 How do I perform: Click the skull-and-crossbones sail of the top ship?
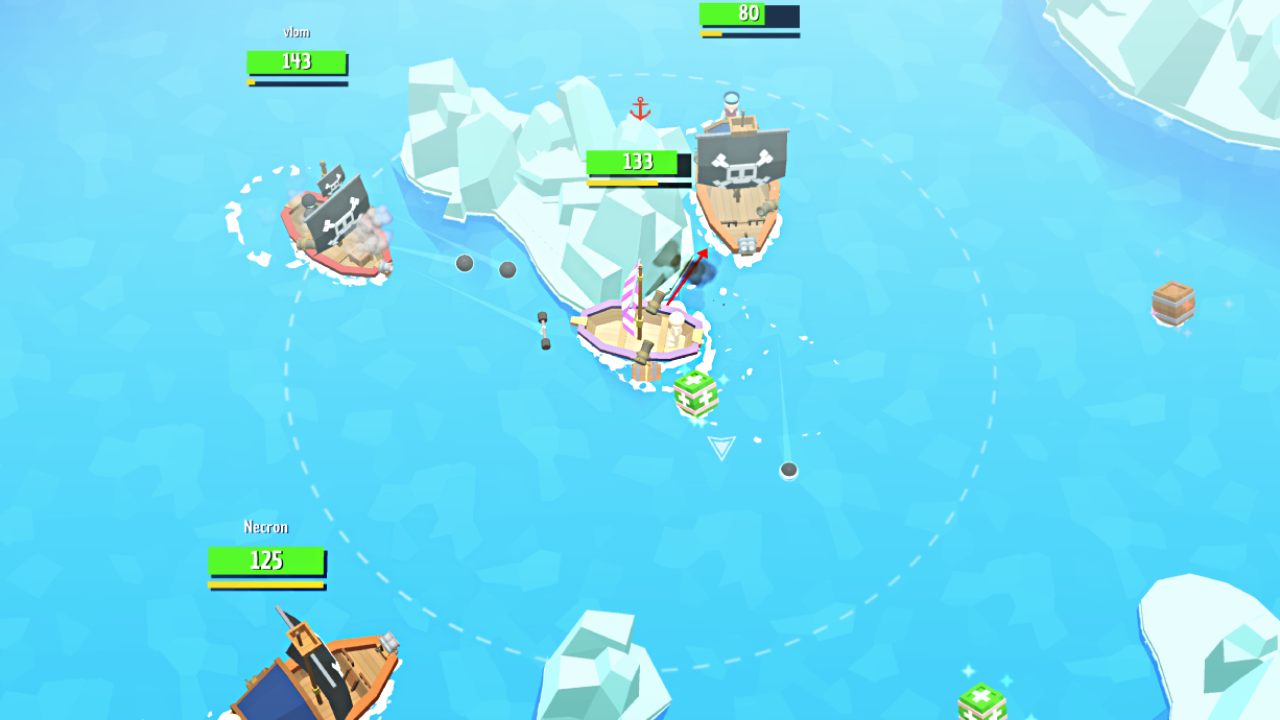click(x=740, y=170)
